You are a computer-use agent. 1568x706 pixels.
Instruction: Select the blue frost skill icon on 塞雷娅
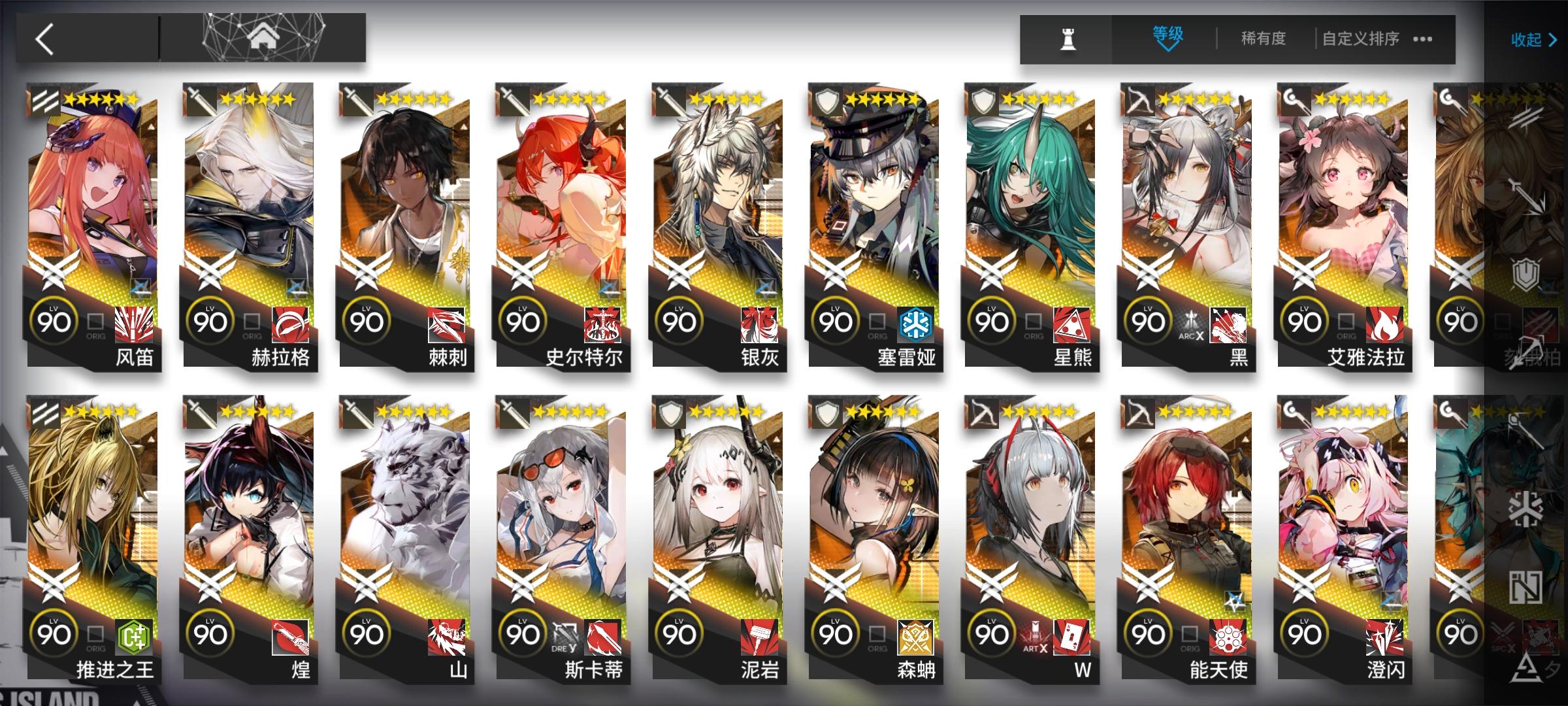pyautogui.click(x=917, y=322)
